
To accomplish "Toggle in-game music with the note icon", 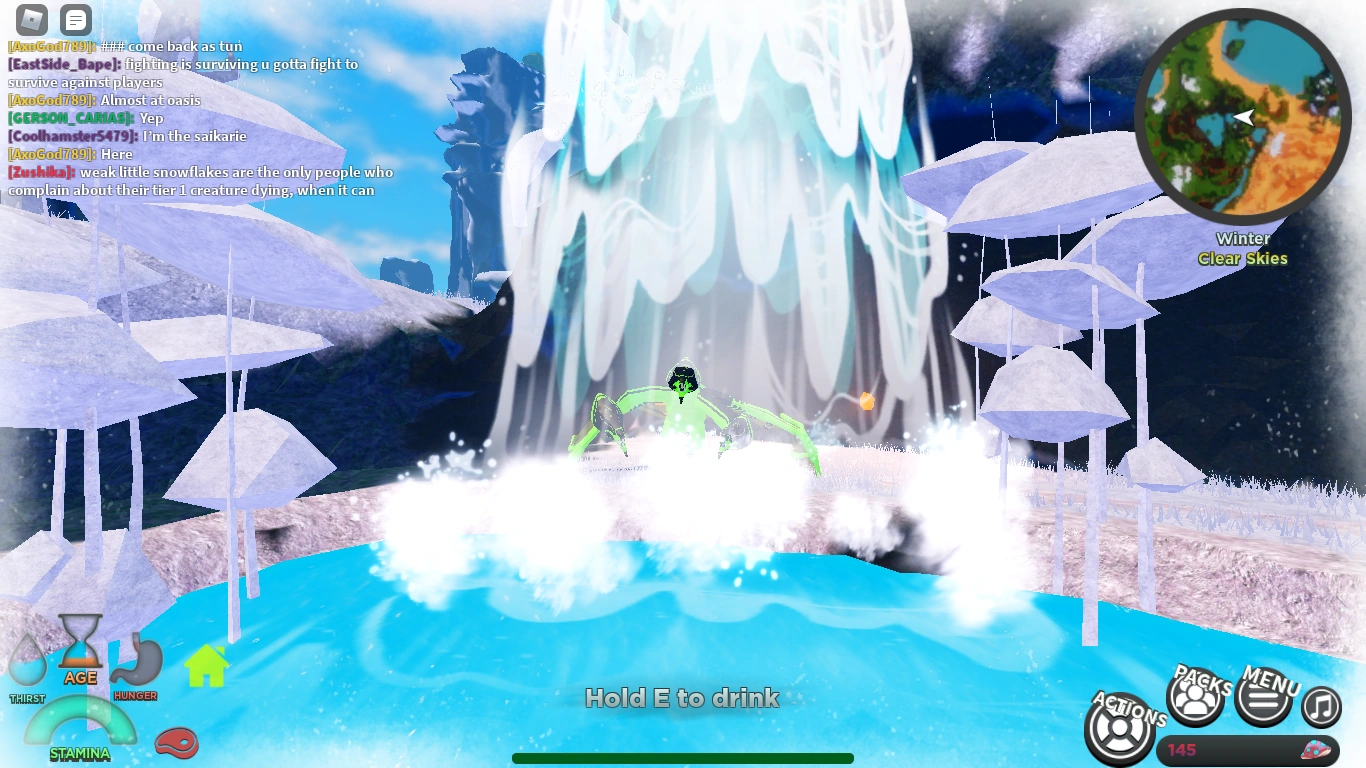I will (x=1320, y=705).
